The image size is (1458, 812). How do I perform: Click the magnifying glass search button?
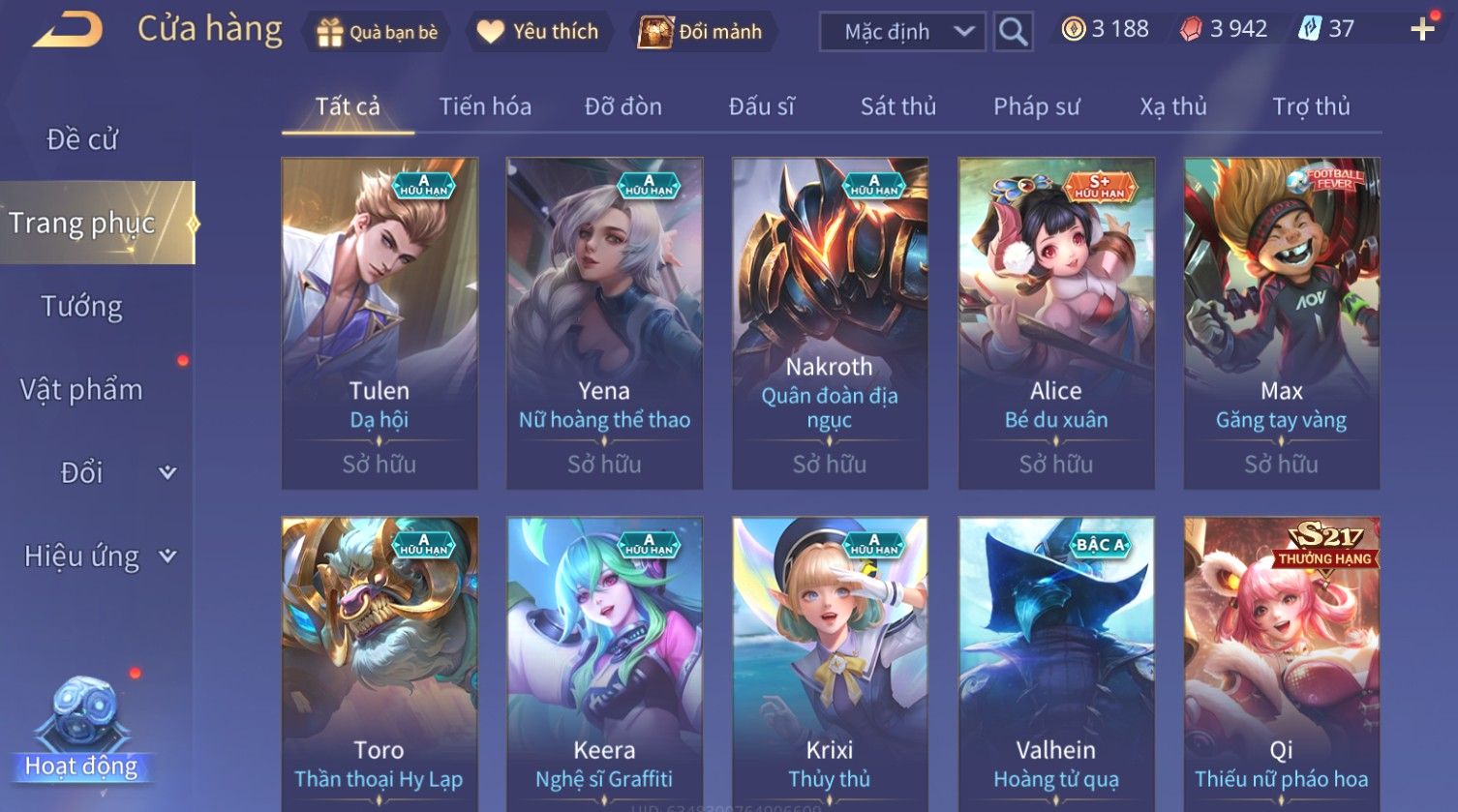click(x=1013, y=32)
